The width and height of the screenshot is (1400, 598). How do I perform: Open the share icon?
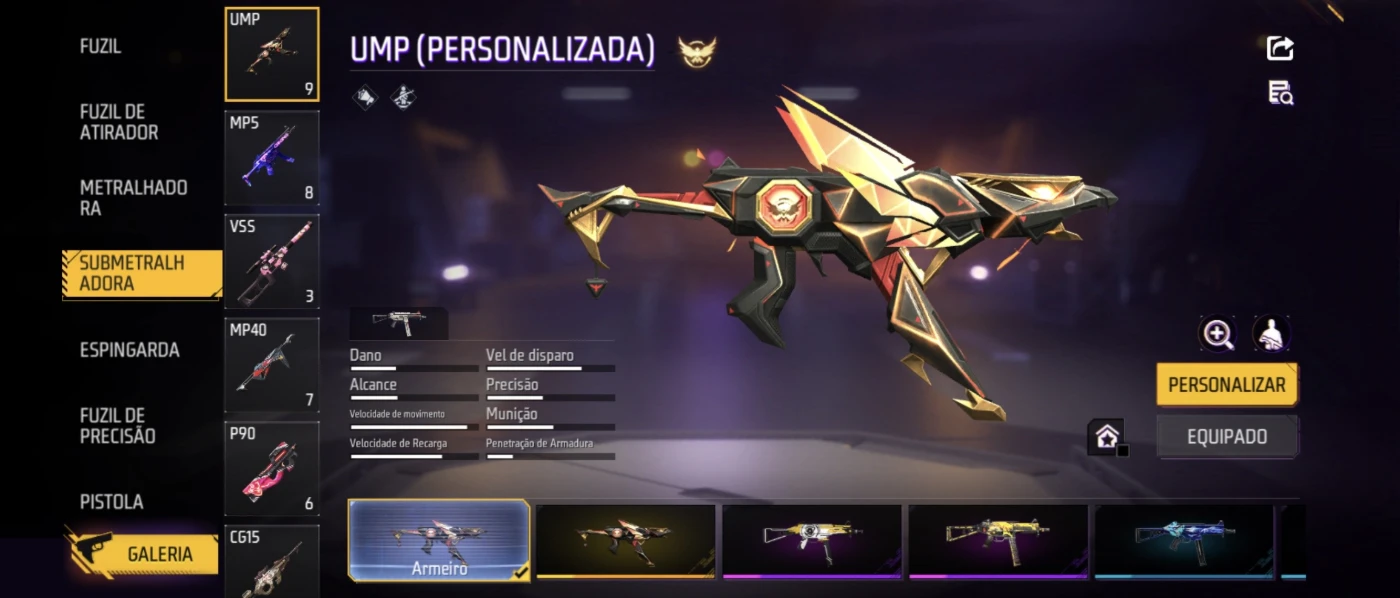pyautogui.click(x=1280, y=48)
